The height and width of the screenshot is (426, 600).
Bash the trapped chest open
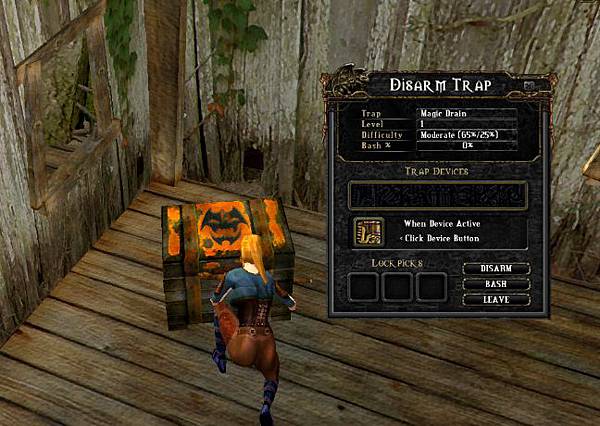(x=496, y=285)
